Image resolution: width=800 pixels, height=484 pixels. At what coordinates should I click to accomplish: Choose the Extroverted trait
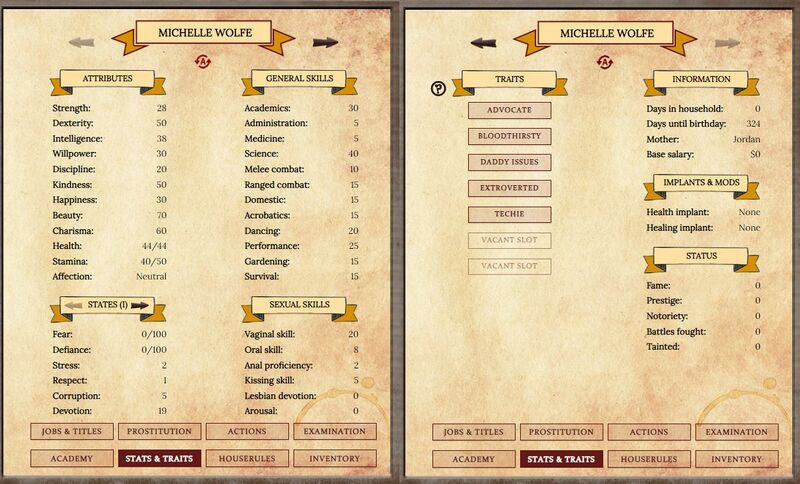tap(509, 188)
